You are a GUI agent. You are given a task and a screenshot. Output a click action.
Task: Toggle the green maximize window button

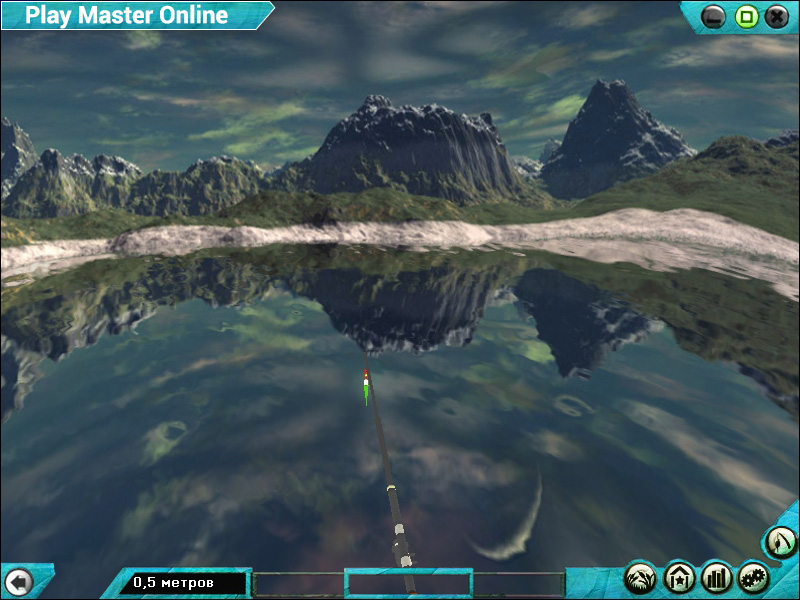[x=745, y=16]
